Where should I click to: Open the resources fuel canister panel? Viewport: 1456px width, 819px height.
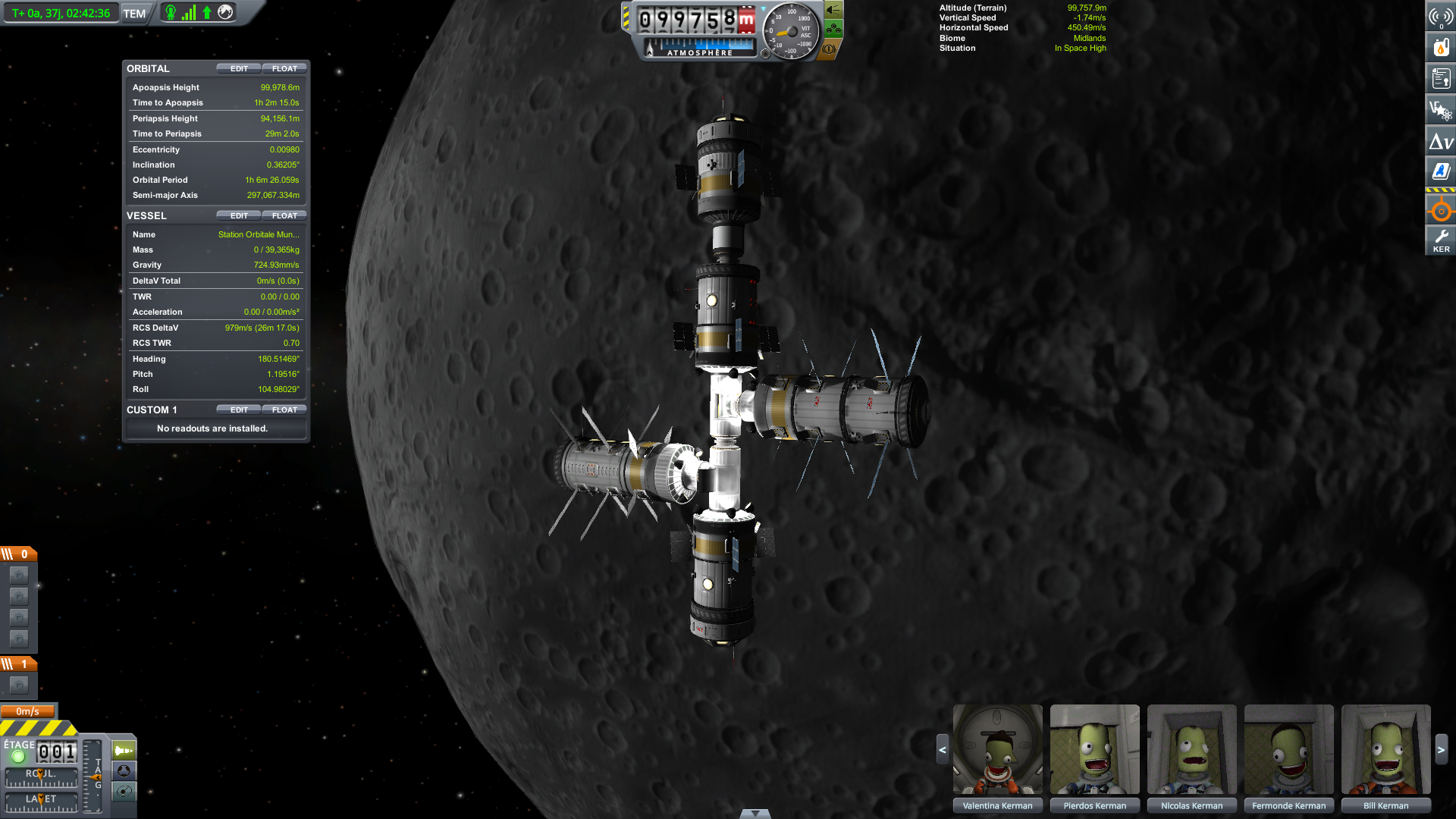tap(1441, 47)
